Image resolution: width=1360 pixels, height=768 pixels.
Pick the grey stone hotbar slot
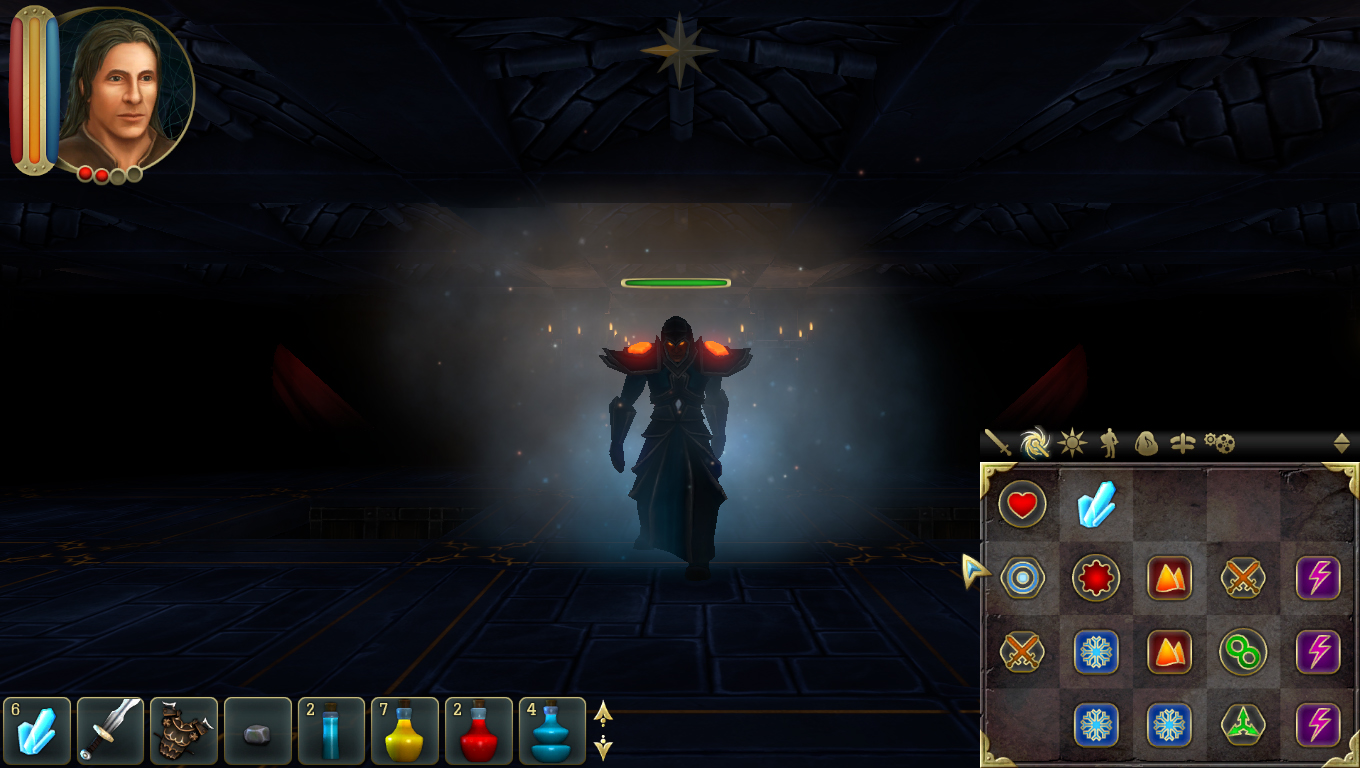258,731
